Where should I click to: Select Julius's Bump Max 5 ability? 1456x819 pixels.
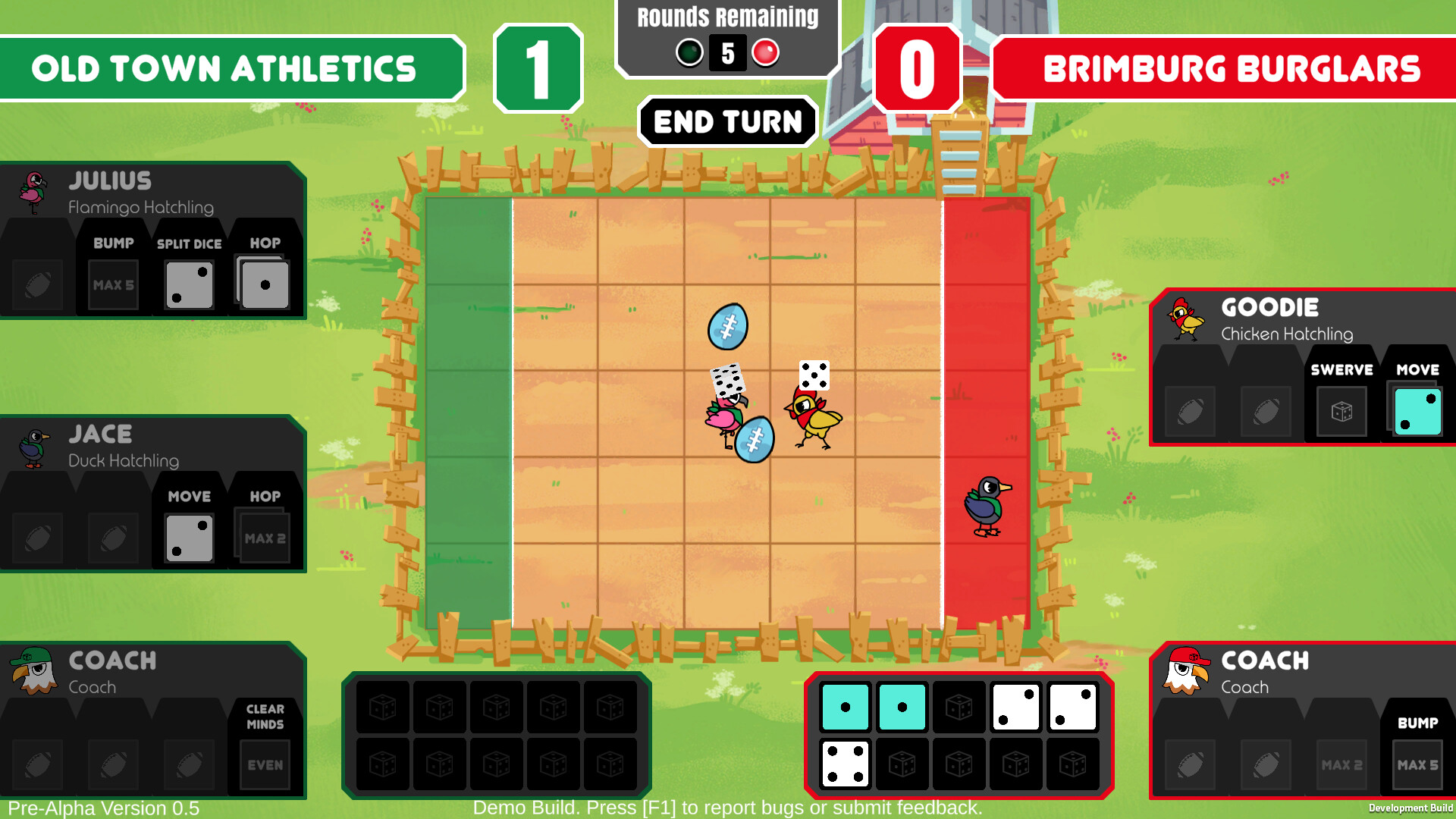pos(112,284)
